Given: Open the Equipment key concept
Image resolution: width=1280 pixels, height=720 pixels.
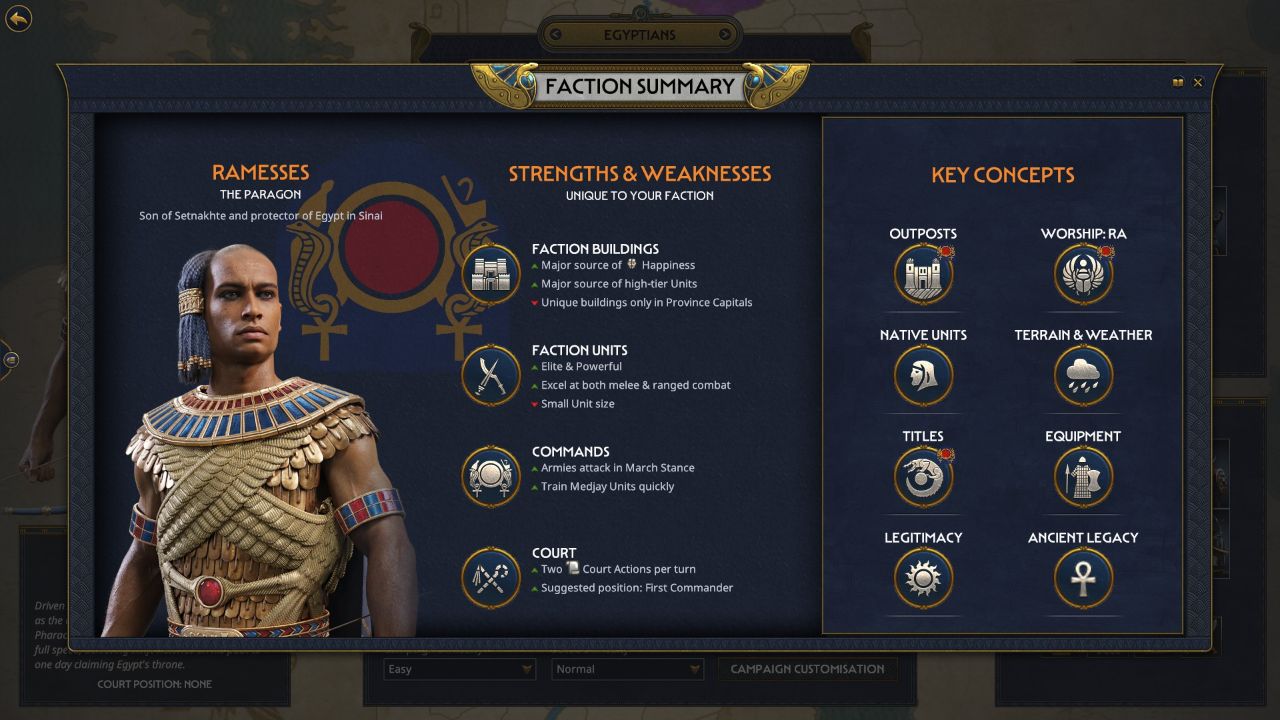Looking at the screenshot, I should (1082, 477).
